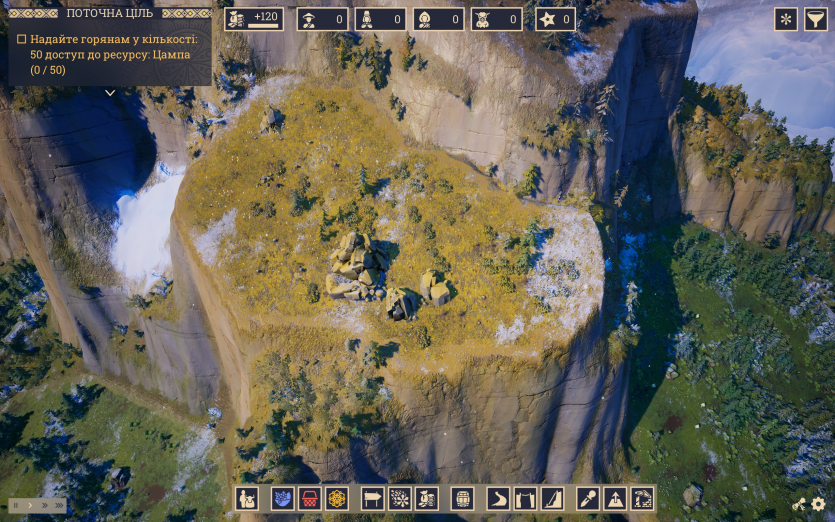
Task: Open the funnel filter button
Action: [815, 19]
